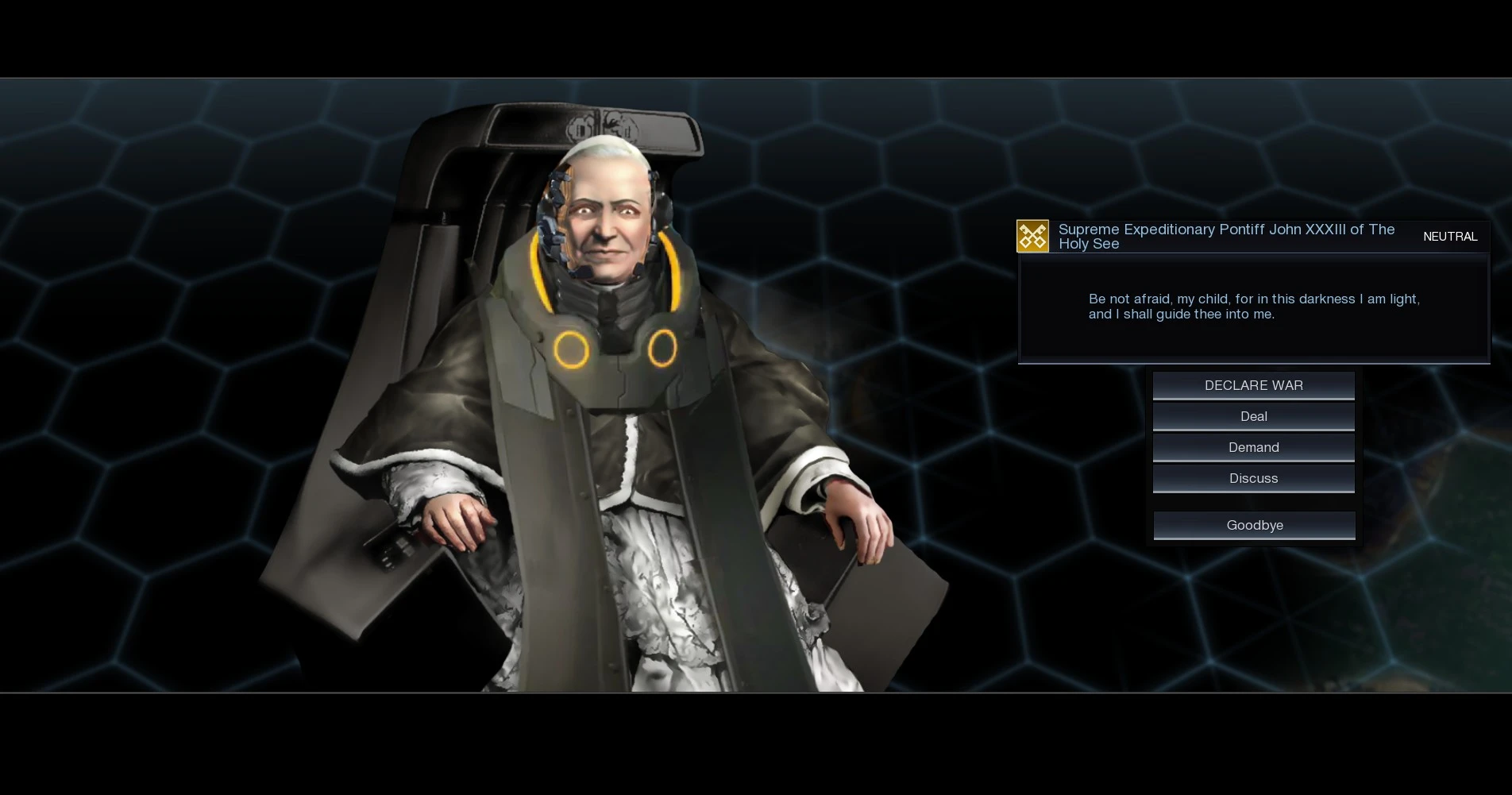1512x795 pixels.
Task: Open the Deal negotiation screen
Action: point(1253,415)
